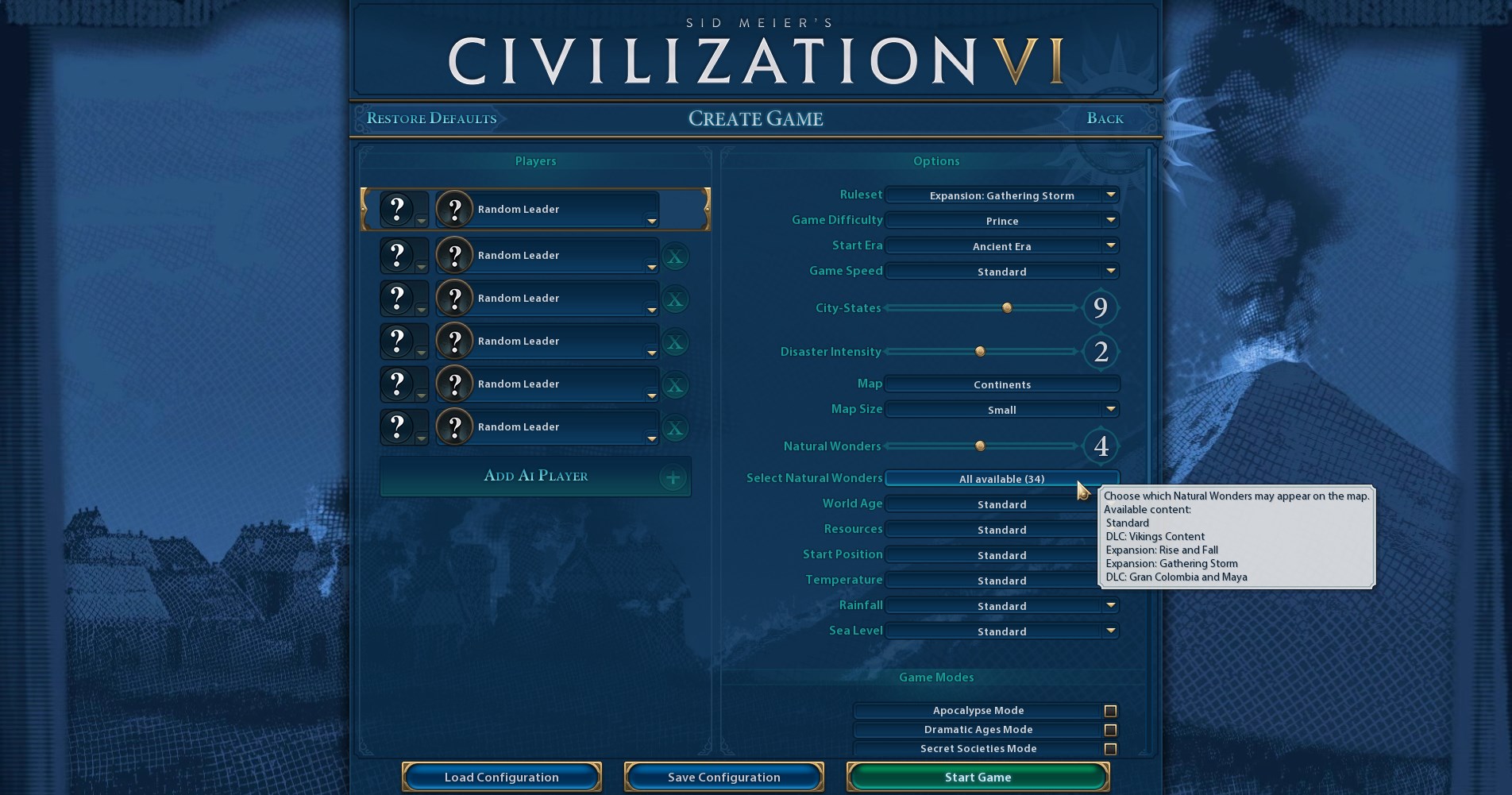
Task: Click the Players panel header
Action: click(x=535, y=160)
